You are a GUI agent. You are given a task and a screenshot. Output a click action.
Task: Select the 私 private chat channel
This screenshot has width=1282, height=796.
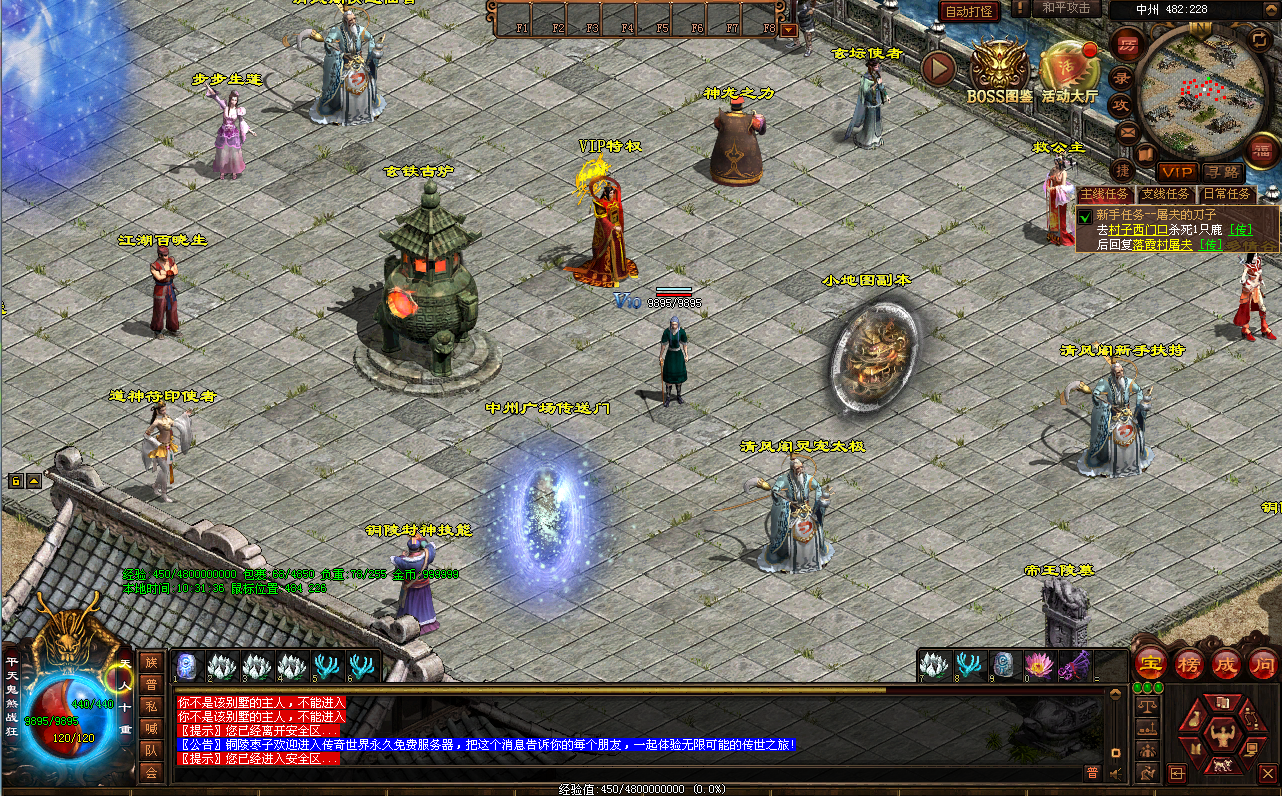pos(150,706)
